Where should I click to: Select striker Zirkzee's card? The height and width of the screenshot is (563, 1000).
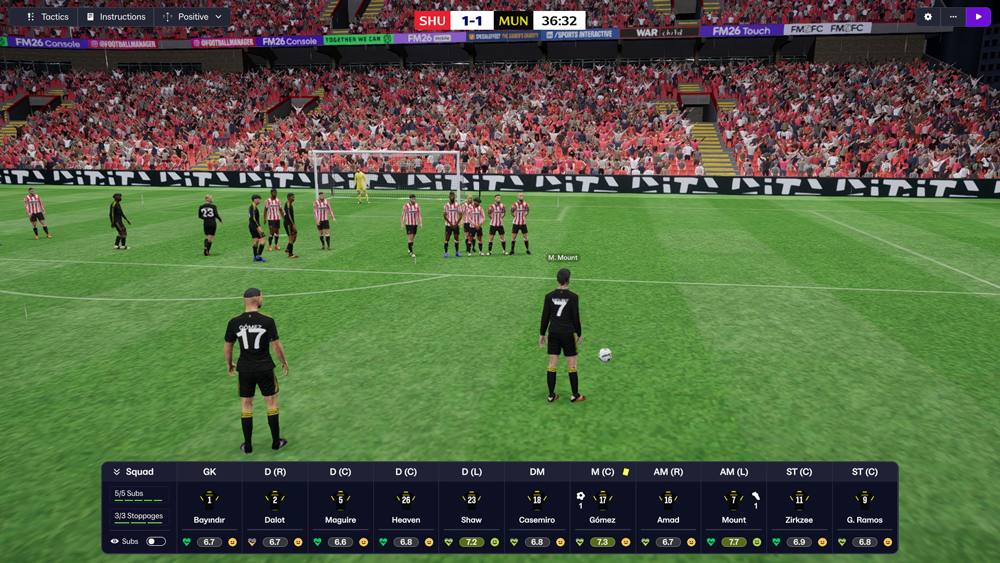point(799,508)
